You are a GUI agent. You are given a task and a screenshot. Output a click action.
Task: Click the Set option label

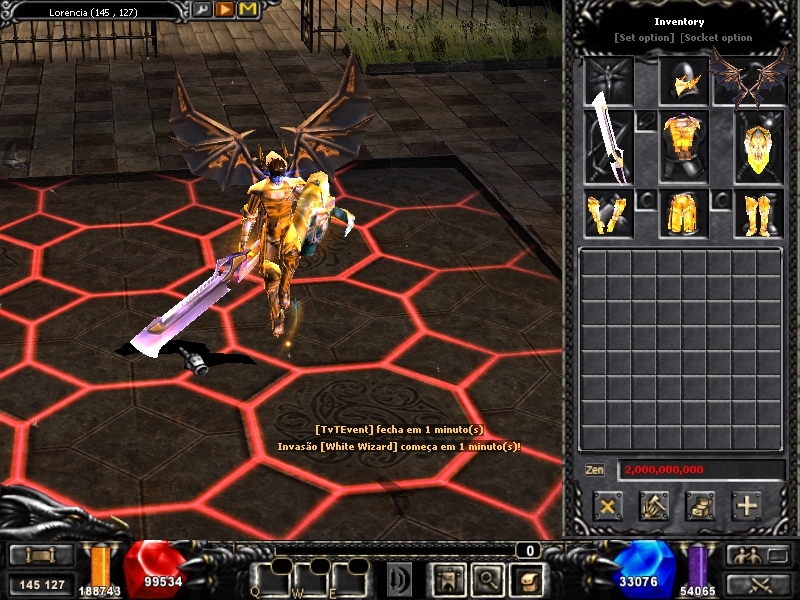pyautogui.click(x=644, y=38)
